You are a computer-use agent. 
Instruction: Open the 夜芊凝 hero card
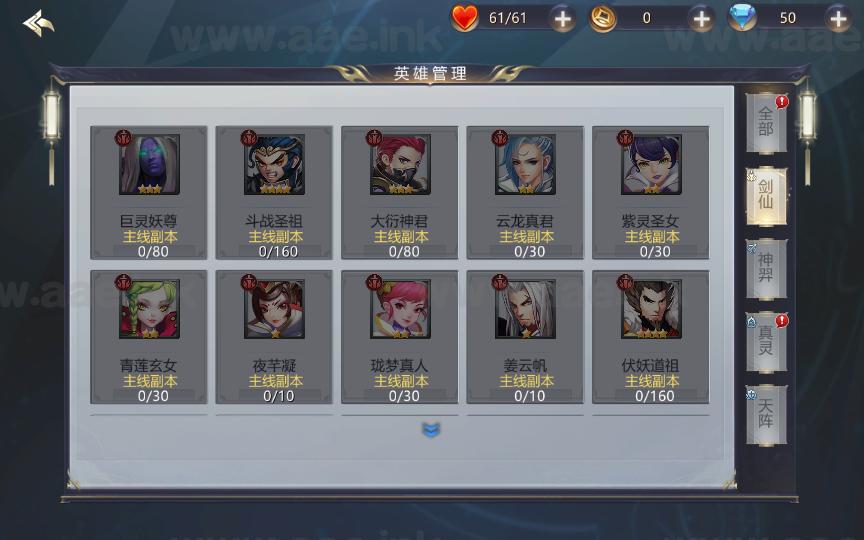(x=275, y=337)
